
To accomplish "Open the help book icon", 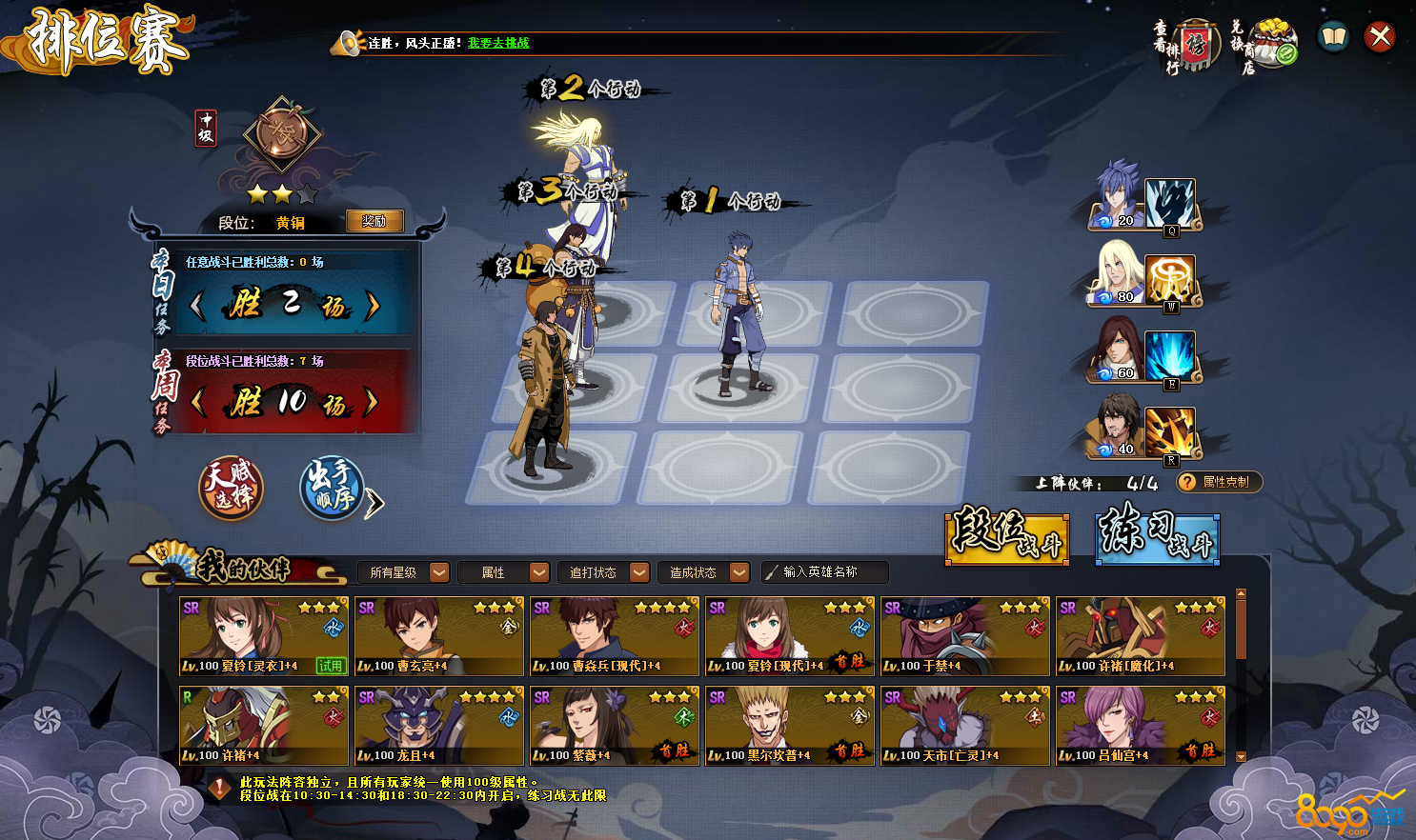I will coord(1333,37).
